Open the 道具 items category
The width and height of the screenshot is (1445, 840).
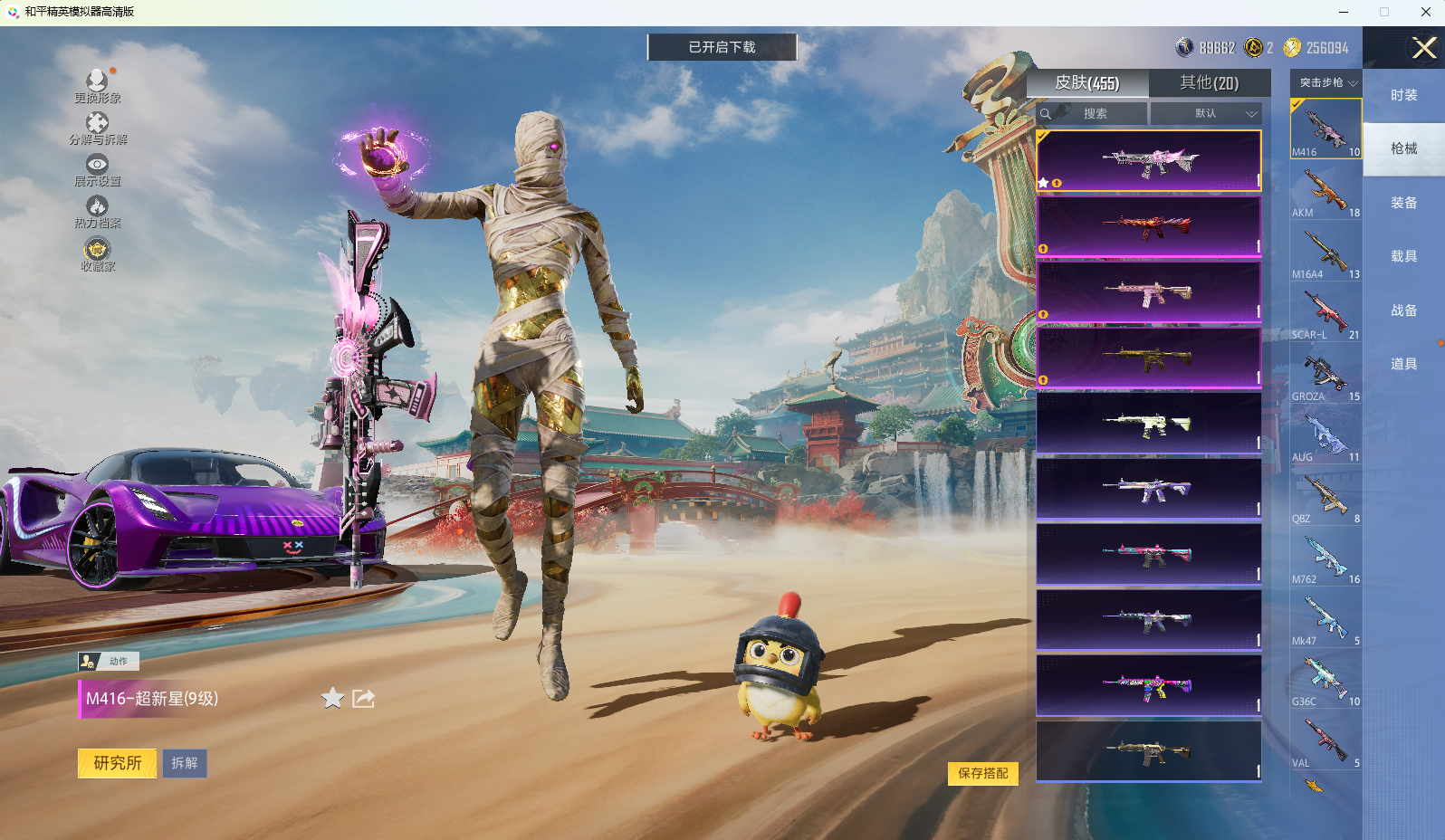[x=1403, y=364]
